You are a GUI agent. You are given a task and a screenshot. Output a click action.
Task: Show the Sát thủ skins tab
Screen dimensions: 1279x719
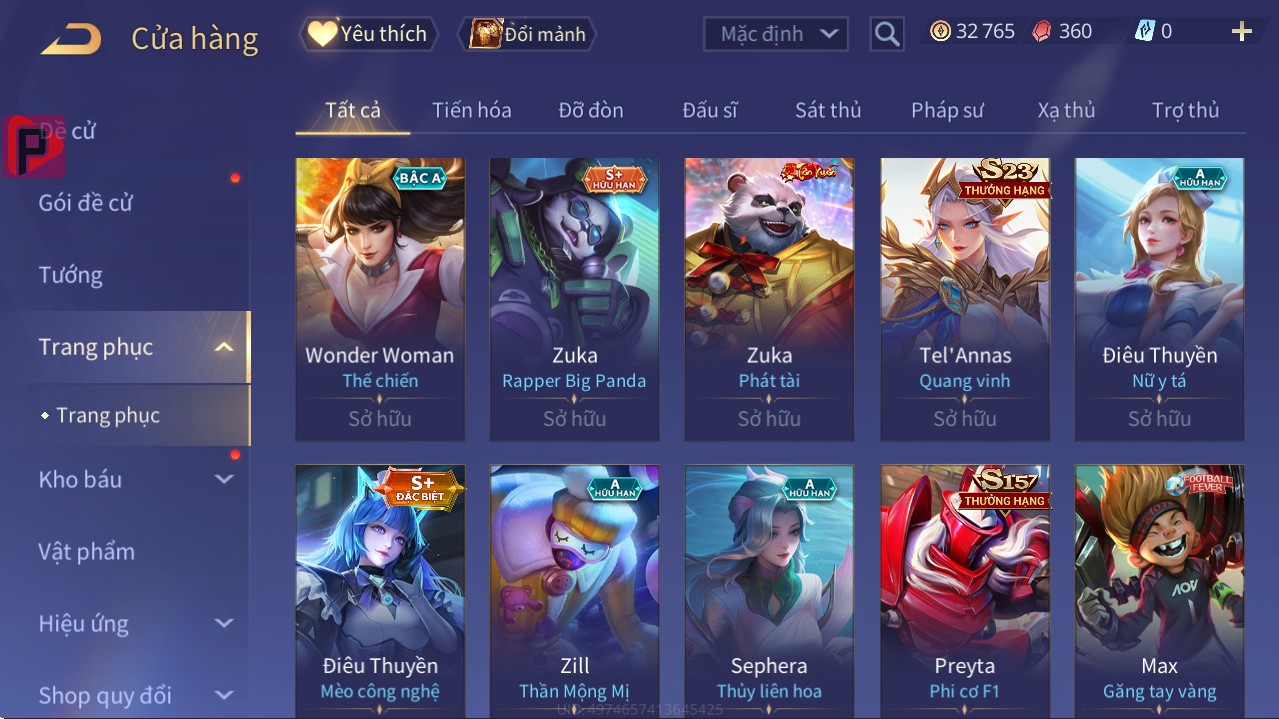point(828,110)
